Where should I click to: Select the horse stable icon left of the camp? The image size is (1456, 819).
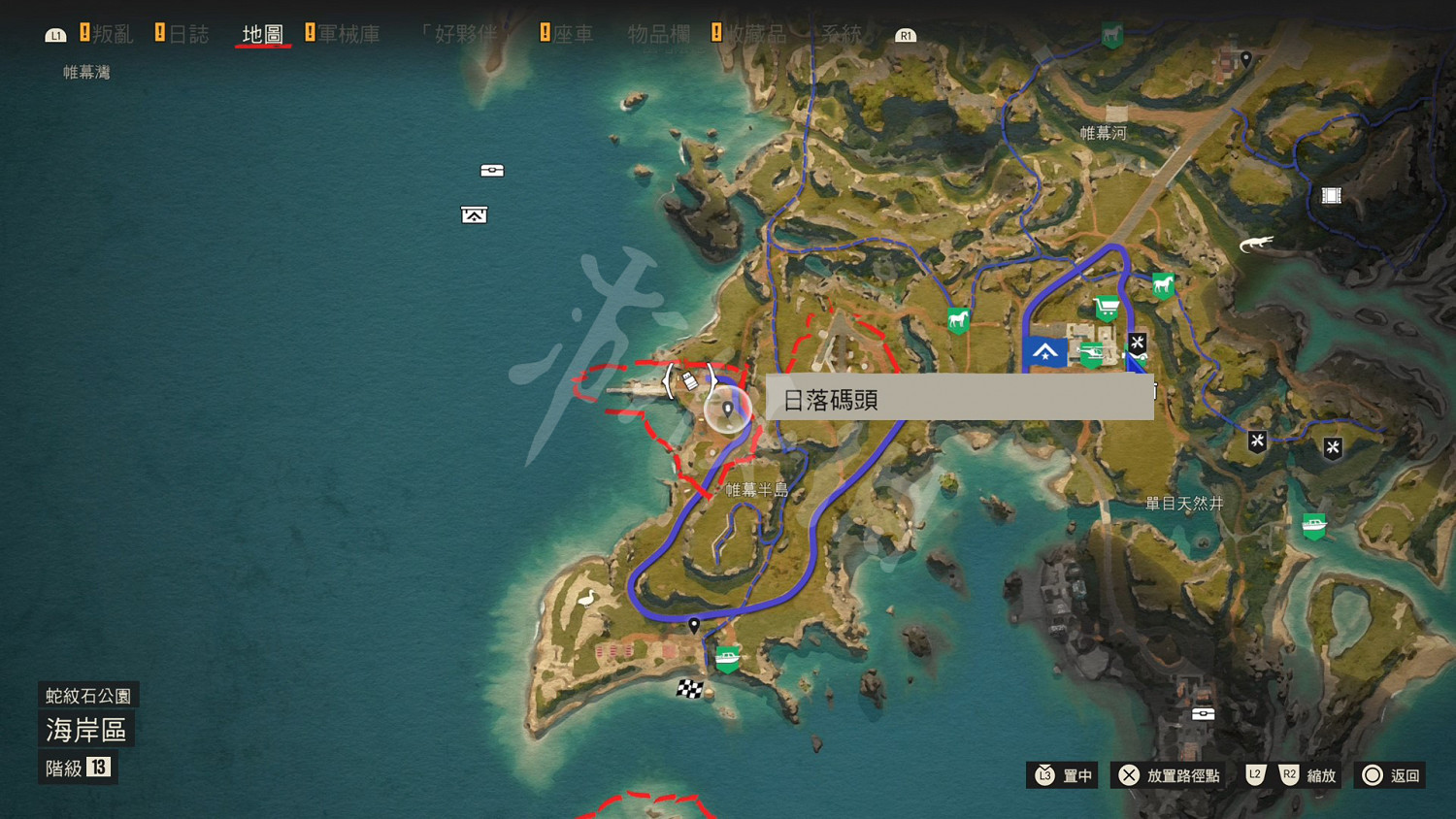click(x=957, y=320)
